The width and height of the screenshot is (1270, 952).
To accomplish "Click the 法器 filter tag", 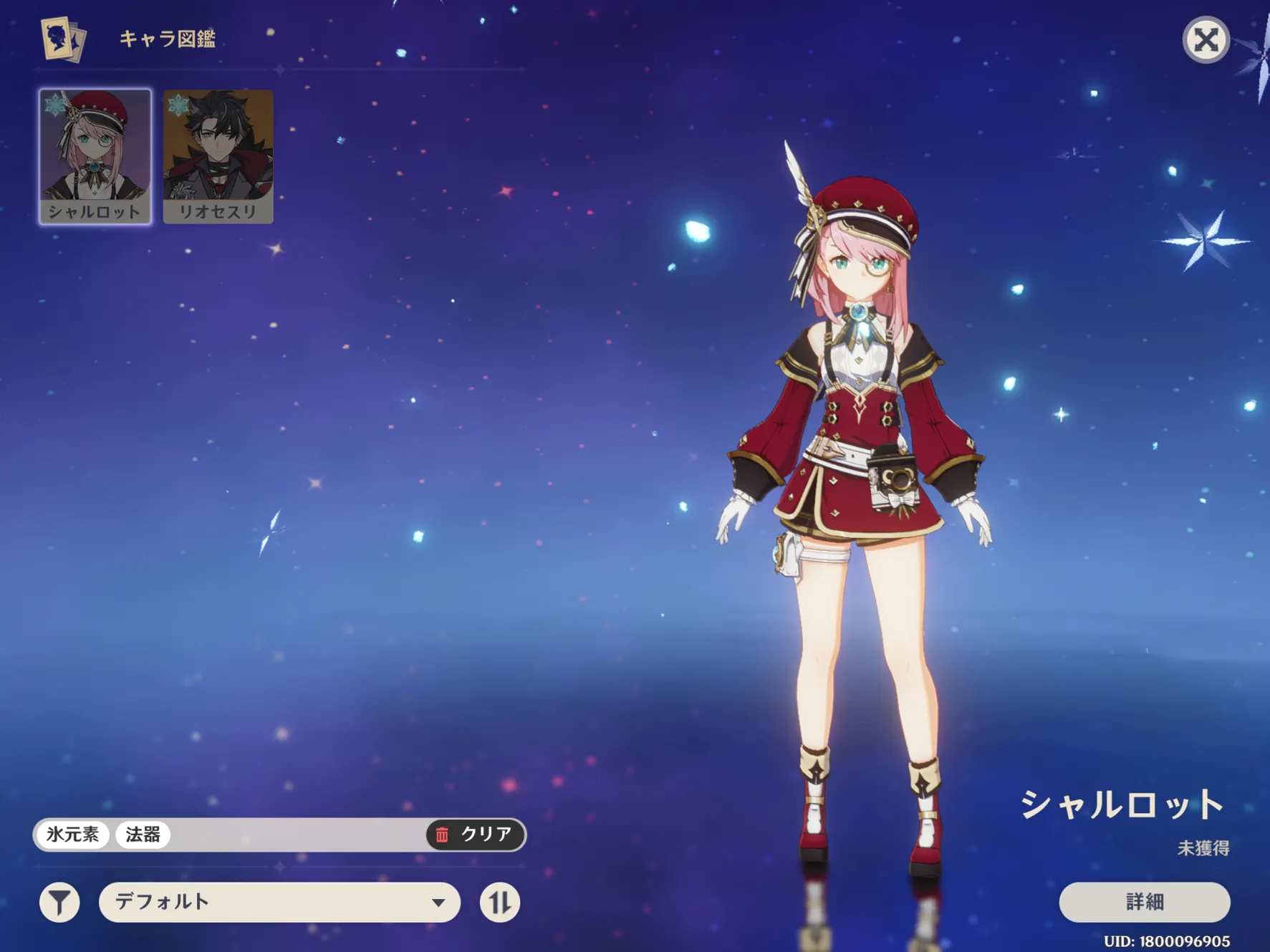I will tap(143, 835).
